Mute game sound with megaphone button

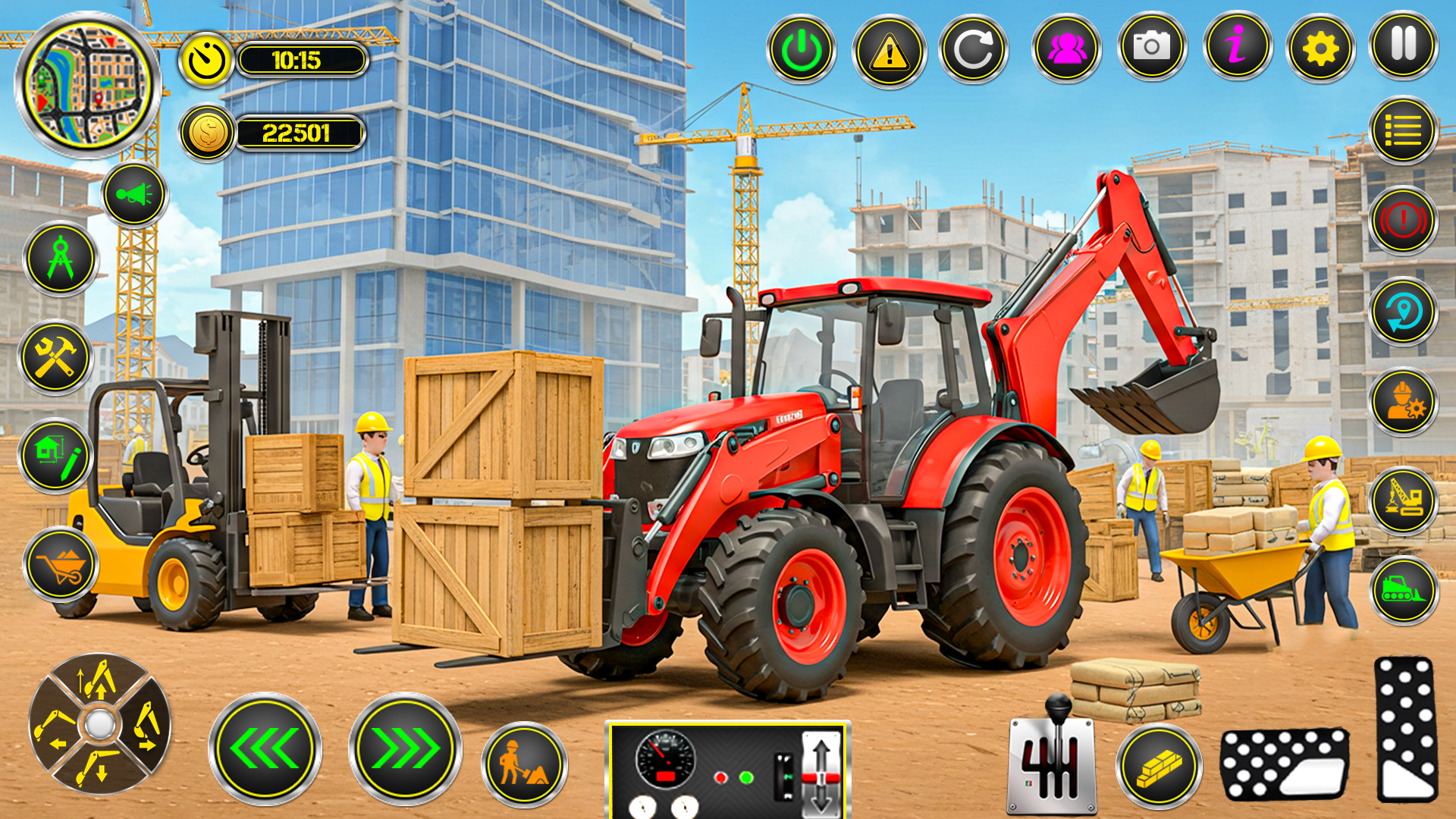133,195
